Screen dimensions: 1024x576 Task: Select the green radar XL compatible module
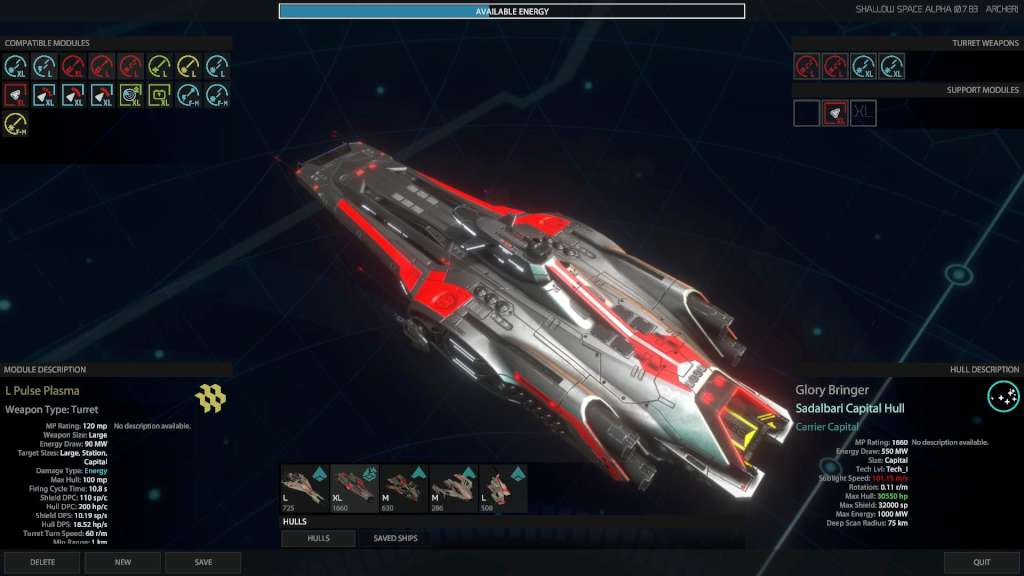[x=131, y=95]
